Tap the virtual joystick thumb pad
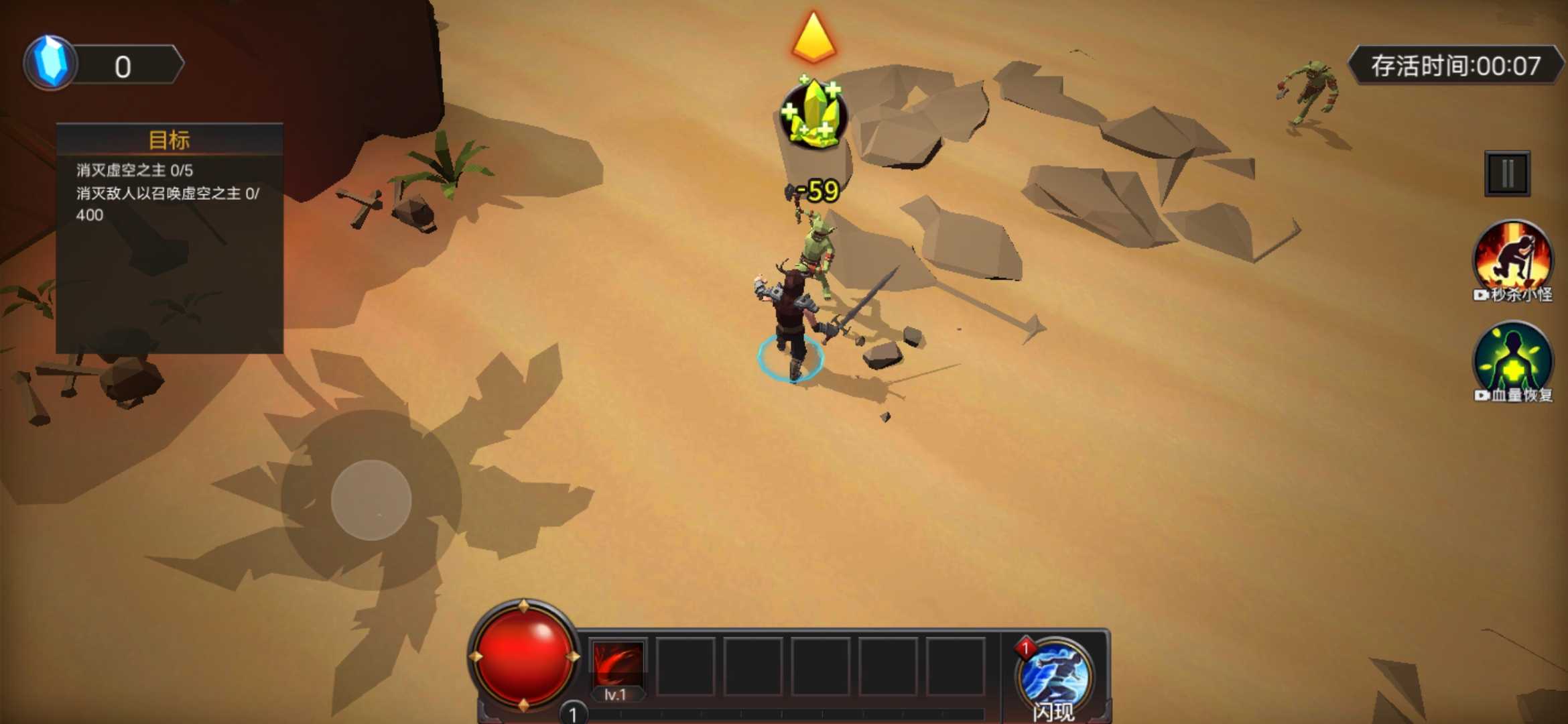The image size is (1568, 724). tap(371, 500)
